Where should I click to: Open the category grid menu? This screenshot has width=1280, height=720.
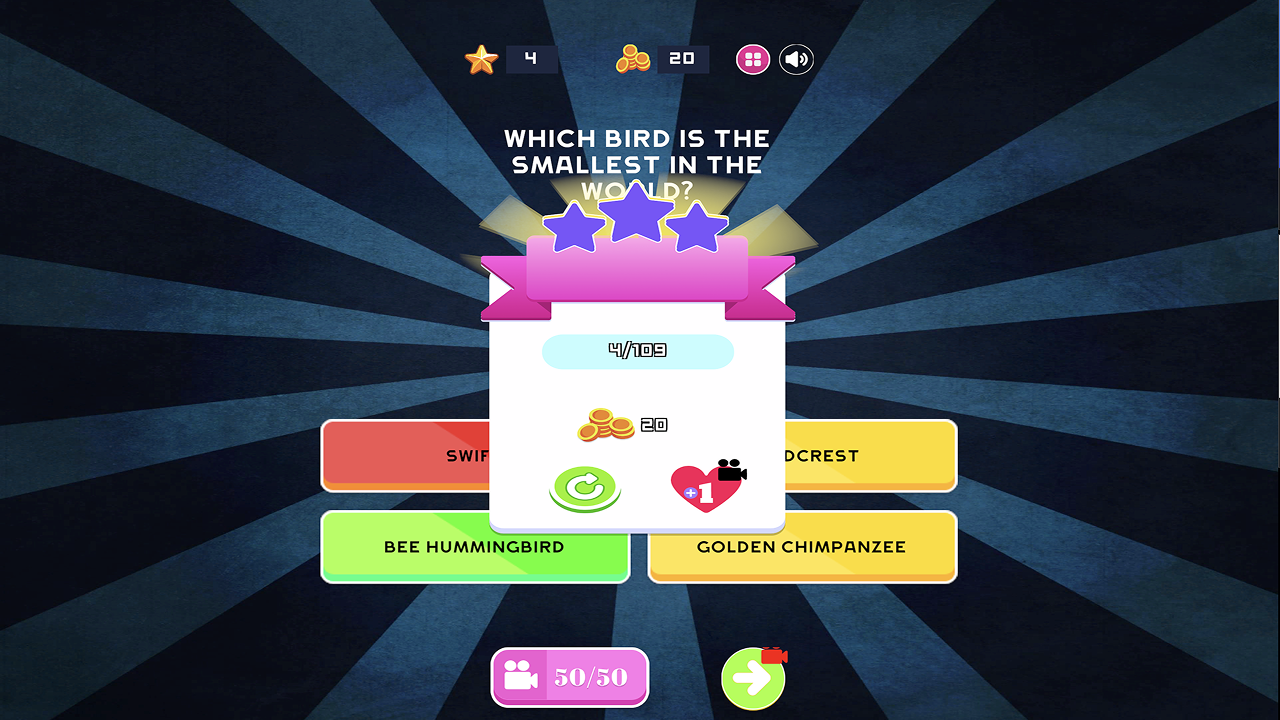(752, 59)
